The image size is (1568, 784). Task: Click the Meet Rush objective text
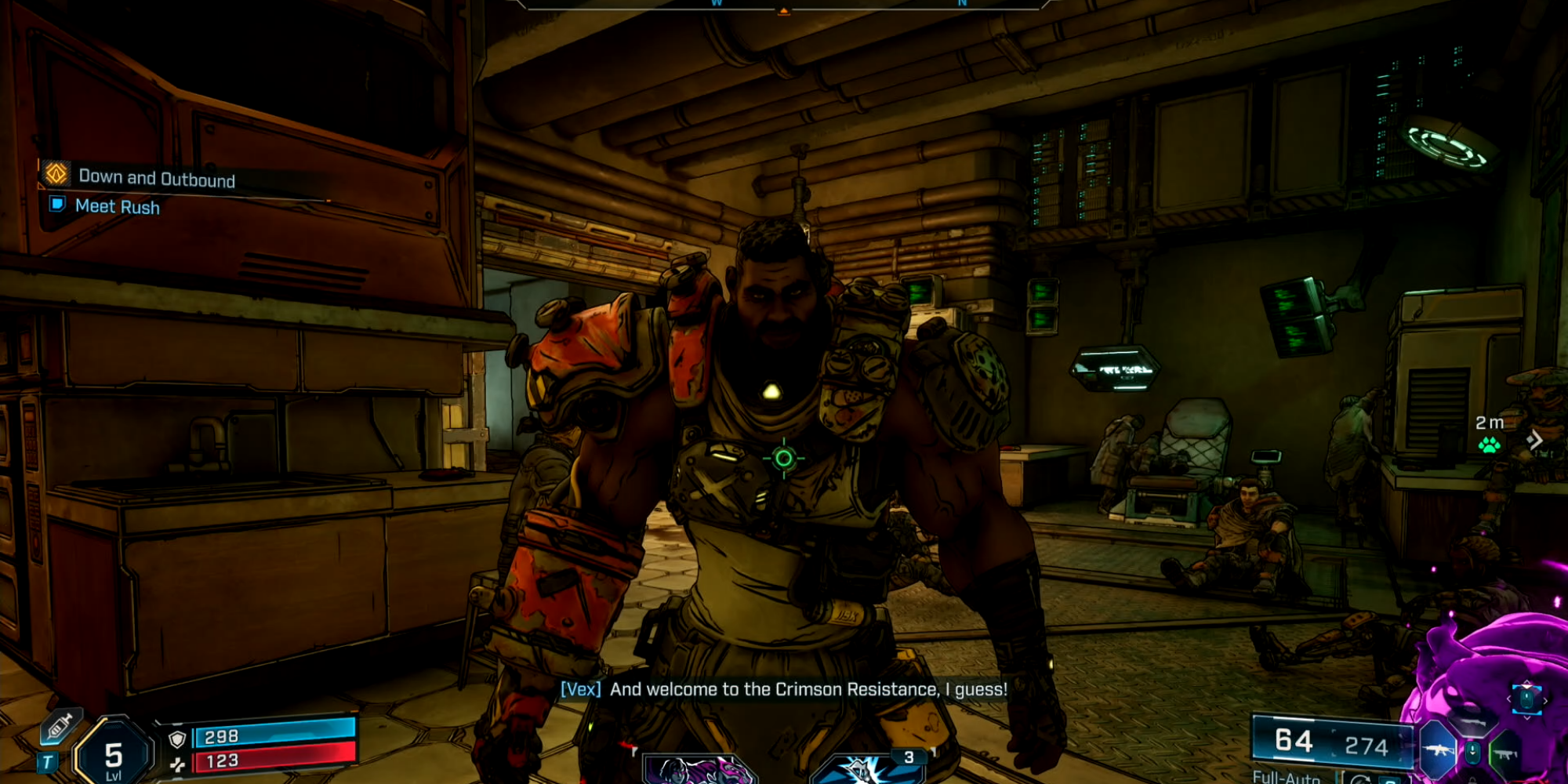116,206
